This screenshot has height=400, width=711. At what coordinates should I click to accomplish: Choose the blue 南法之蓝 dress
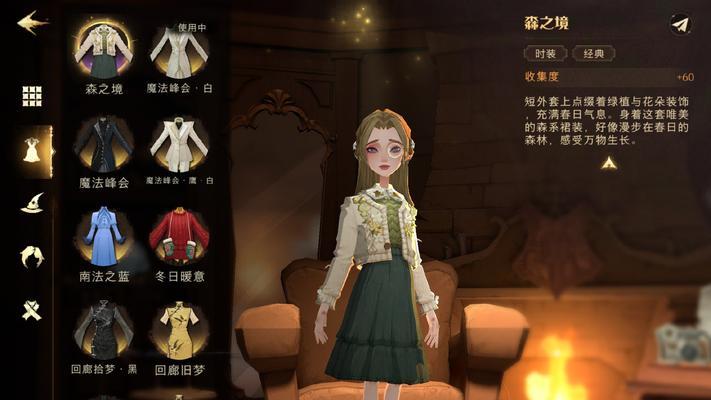(x=104, y=237)
